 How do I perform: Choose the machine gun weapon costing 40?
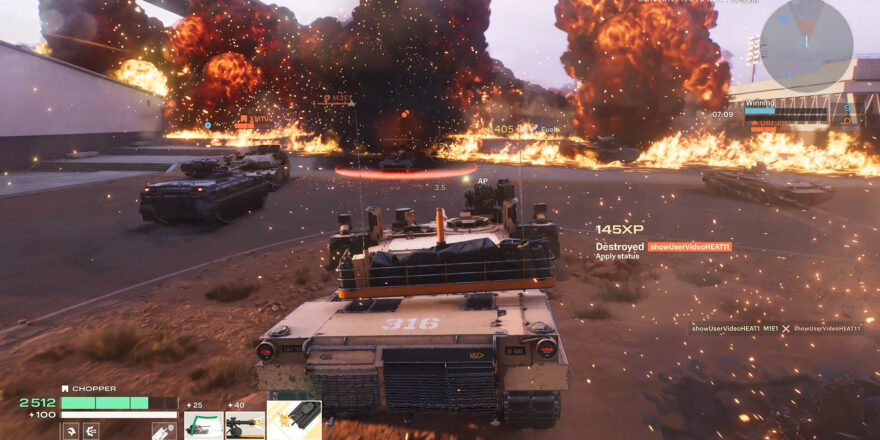[245, 423]
